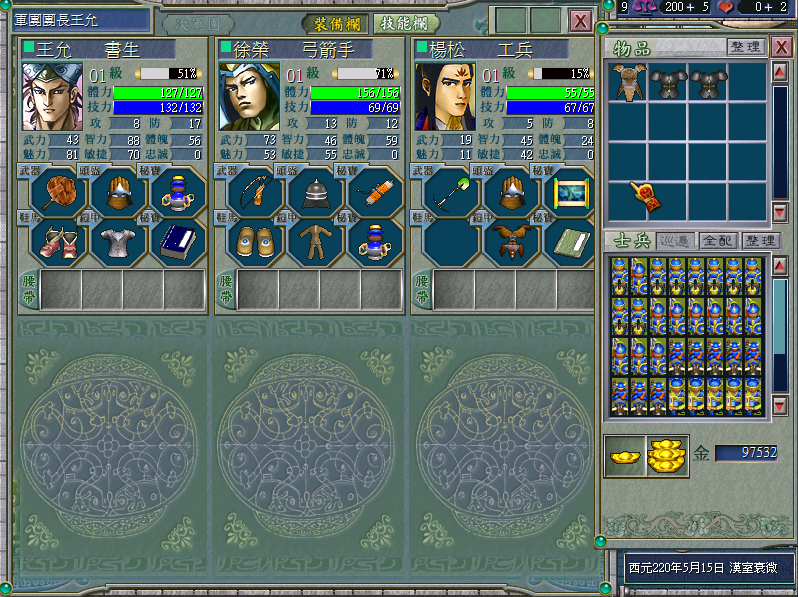
Task: Choose 徐榮's black iron helmet slot
Action: pos(314,190)
